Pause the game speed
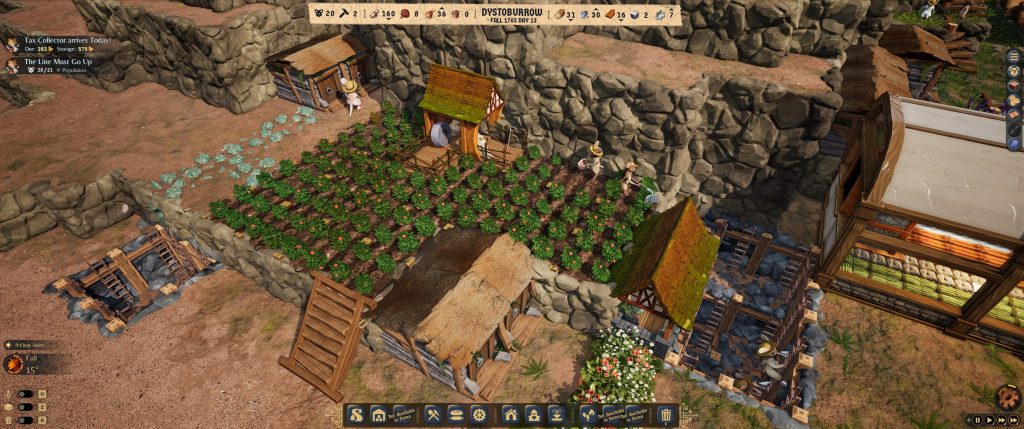The height and width of the screenshot is (429, 1024). tap(978, 420)
